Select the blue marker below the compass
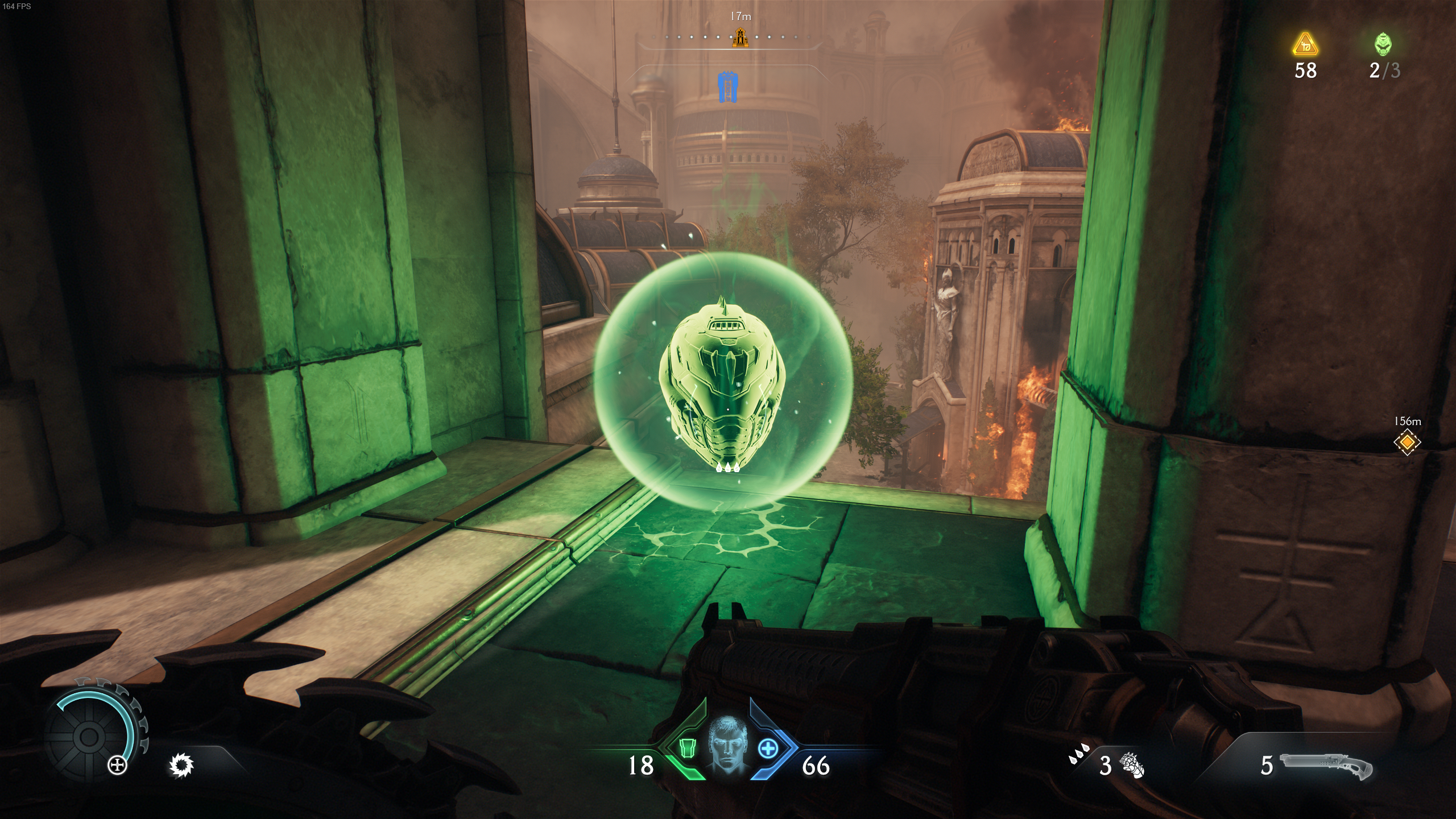Viewport: 1456px width, 819px height. [728, 88]
